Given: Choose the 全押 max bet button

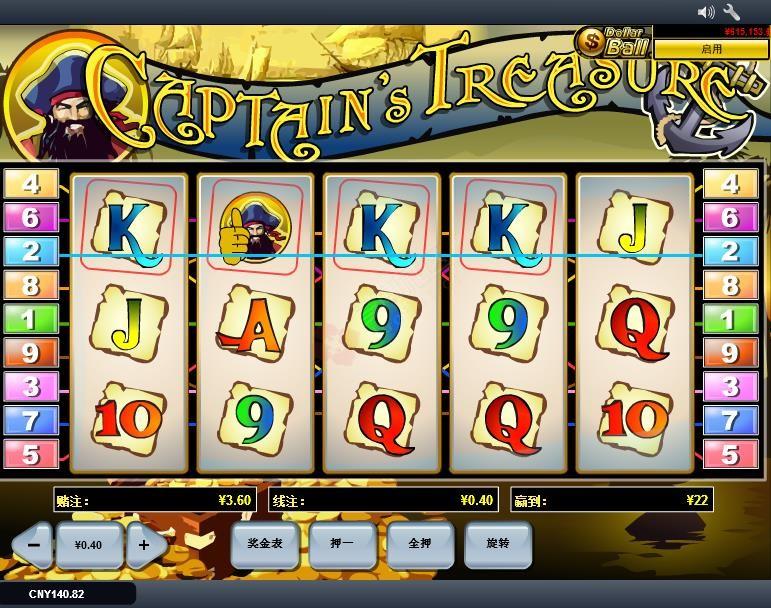Looking at the screenshot, I should [419, 544].
